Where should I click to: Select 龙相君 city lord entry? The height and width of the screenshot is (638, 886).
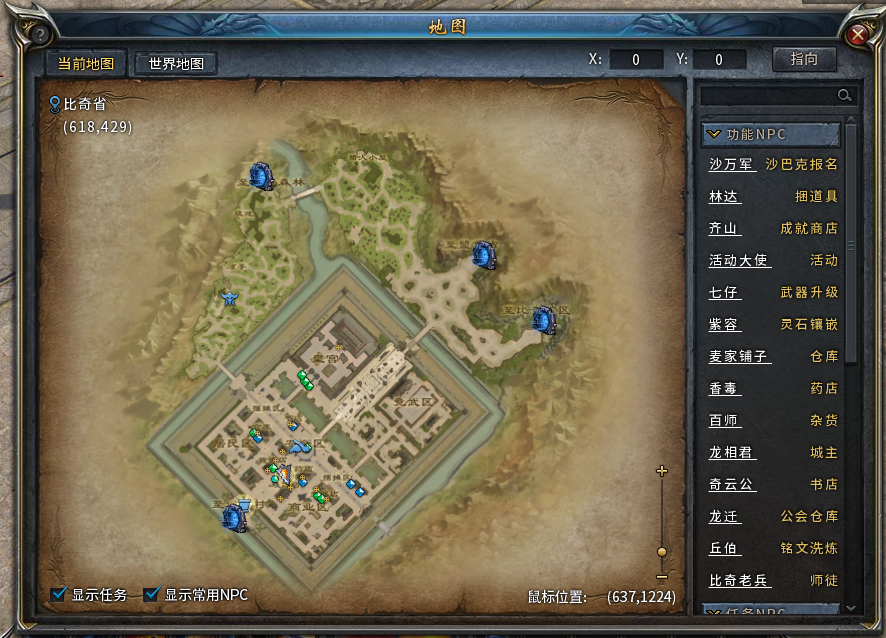coord(731,452)
